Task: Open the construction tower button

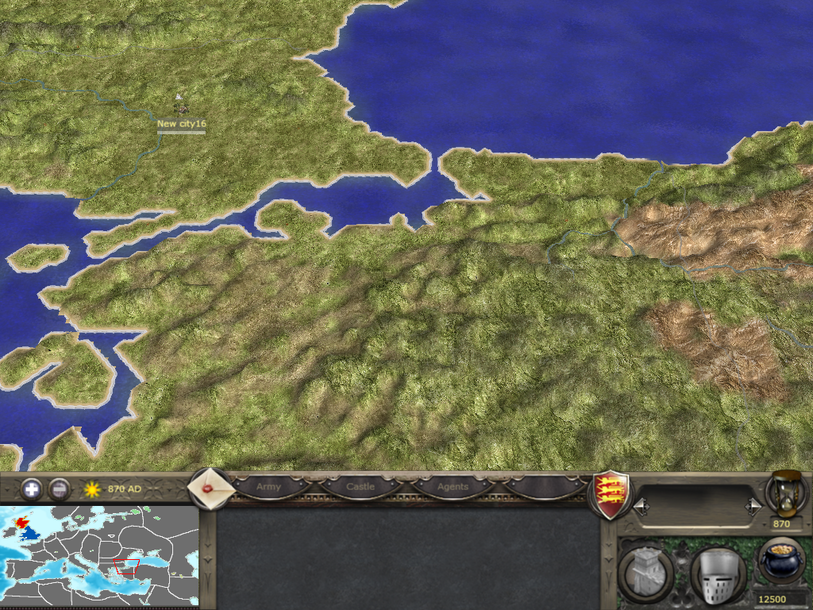Action: coord(645,573)
